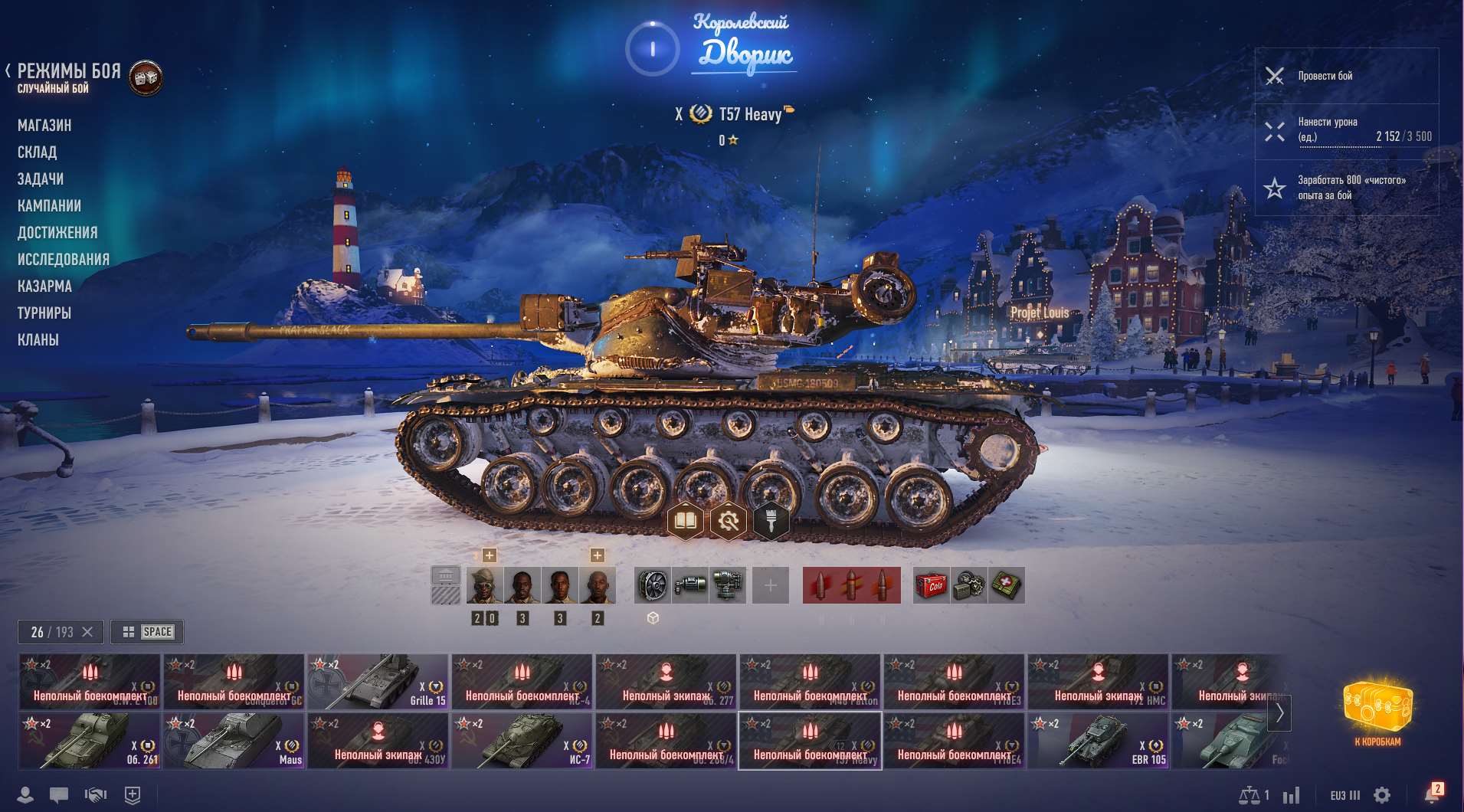Open the chat message icon
This screenshot has height=812, width=1464.
(59, 795)
